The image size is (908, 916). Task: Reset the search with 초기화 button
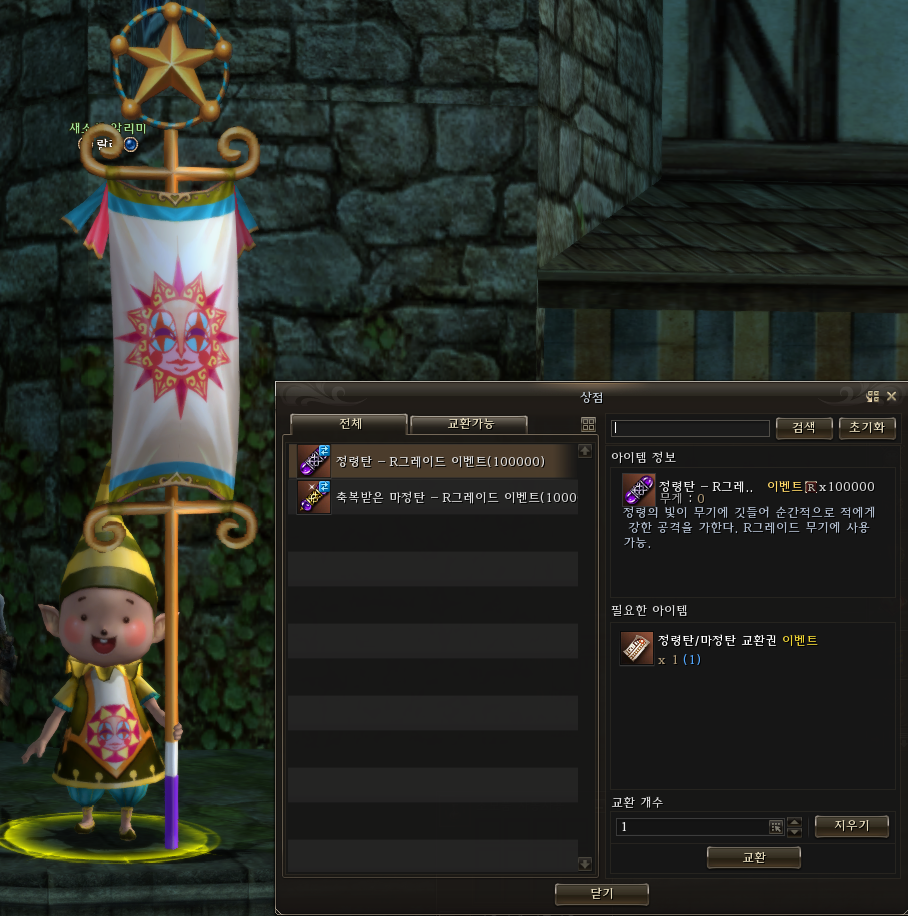pyautogui.click(x=866, y=427)
